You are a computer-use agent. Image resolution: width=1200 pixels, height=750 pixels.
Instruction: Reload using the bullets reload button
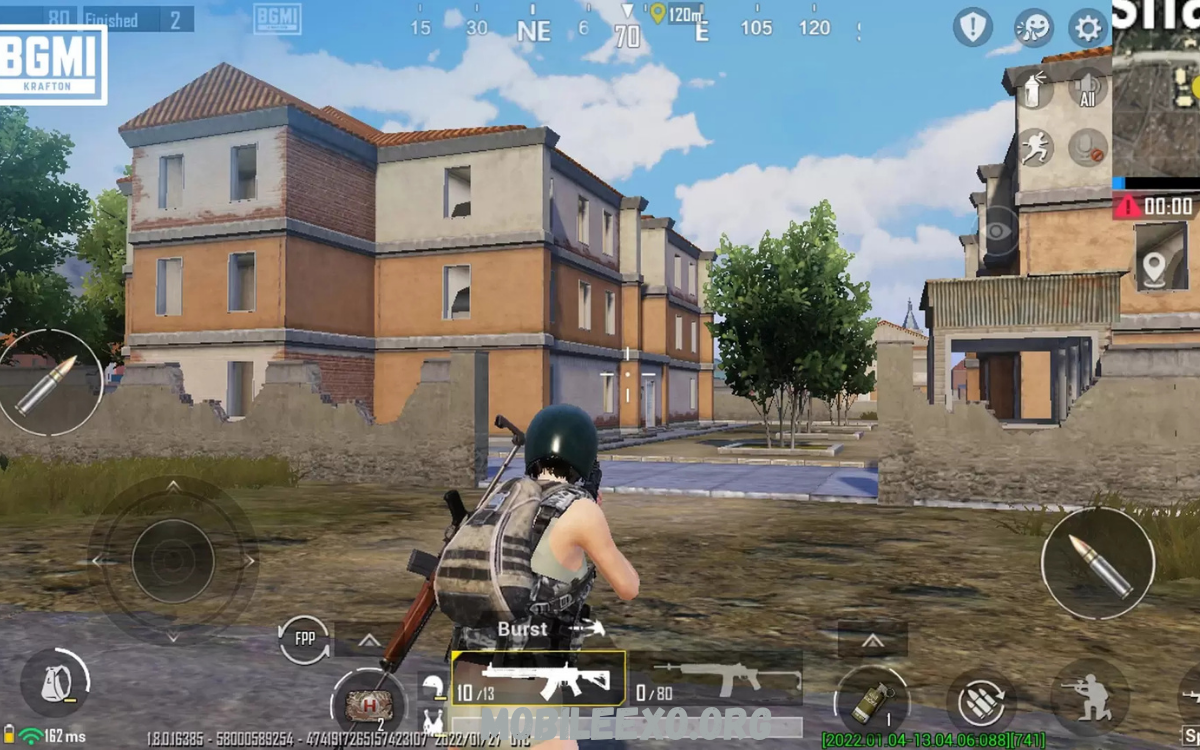(x=980, y=702)
